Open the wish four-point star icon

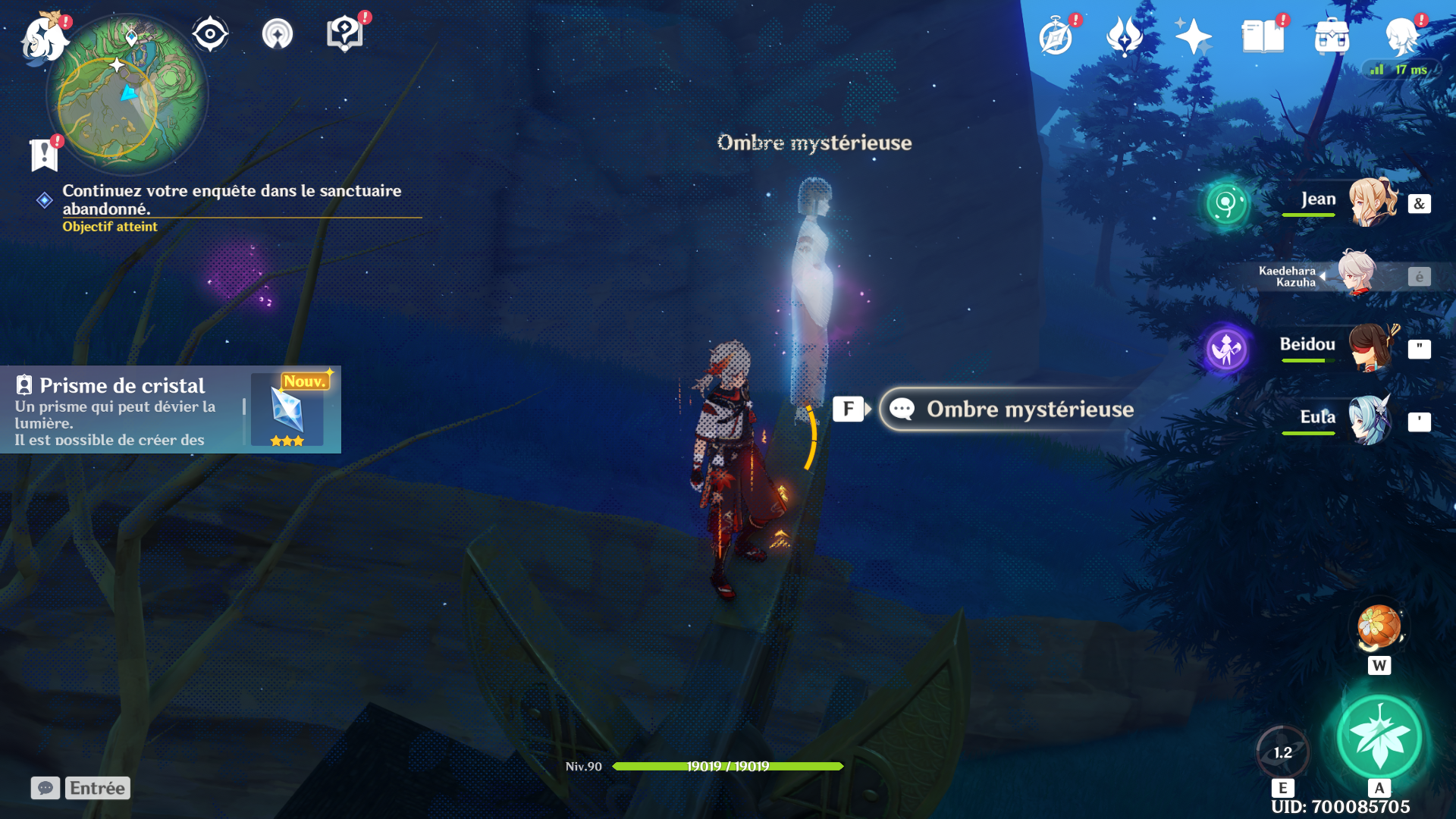point(1193,36)
